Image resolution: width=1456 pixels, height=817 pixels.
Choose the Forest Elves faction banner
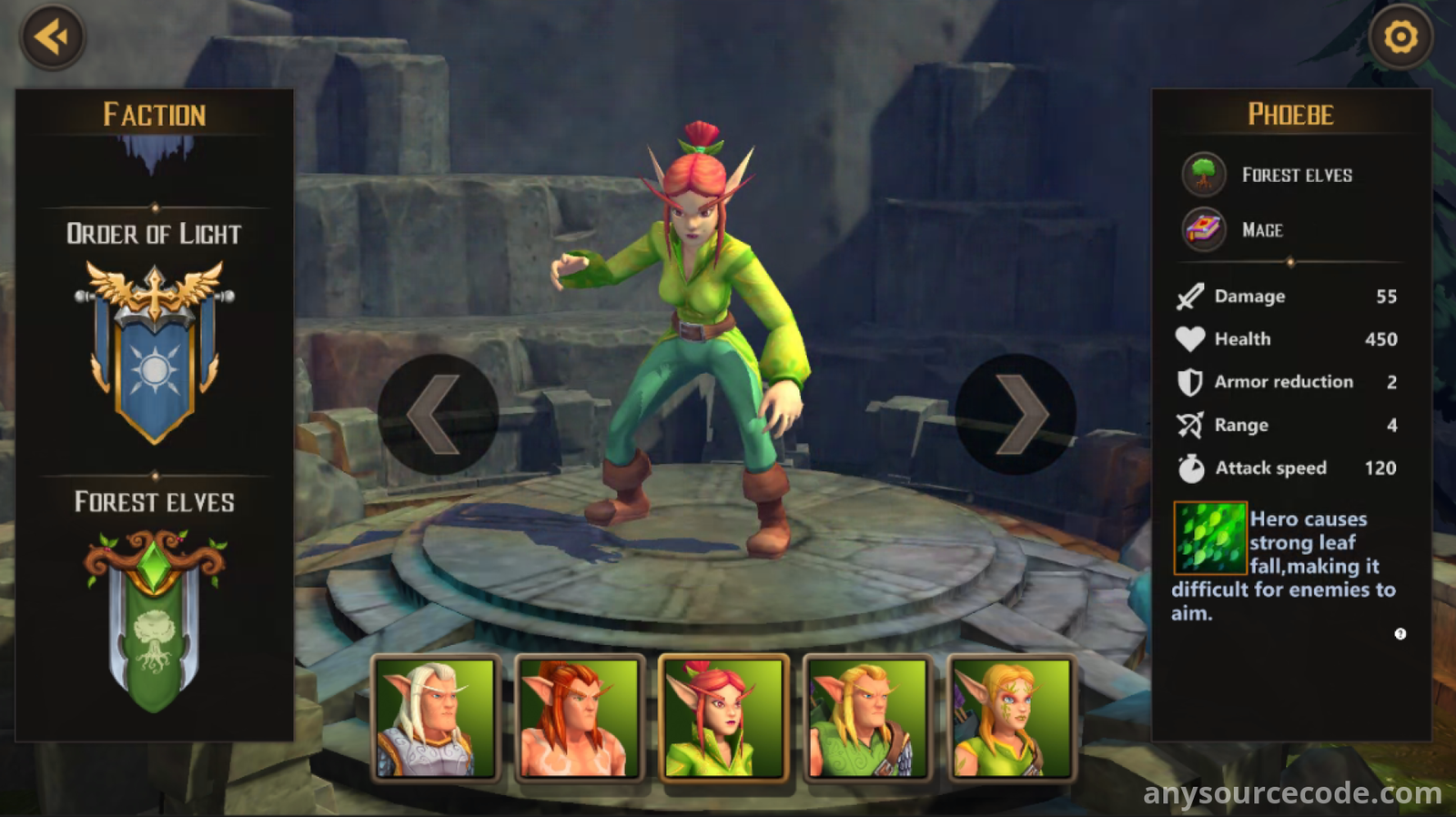pos(155,620)
